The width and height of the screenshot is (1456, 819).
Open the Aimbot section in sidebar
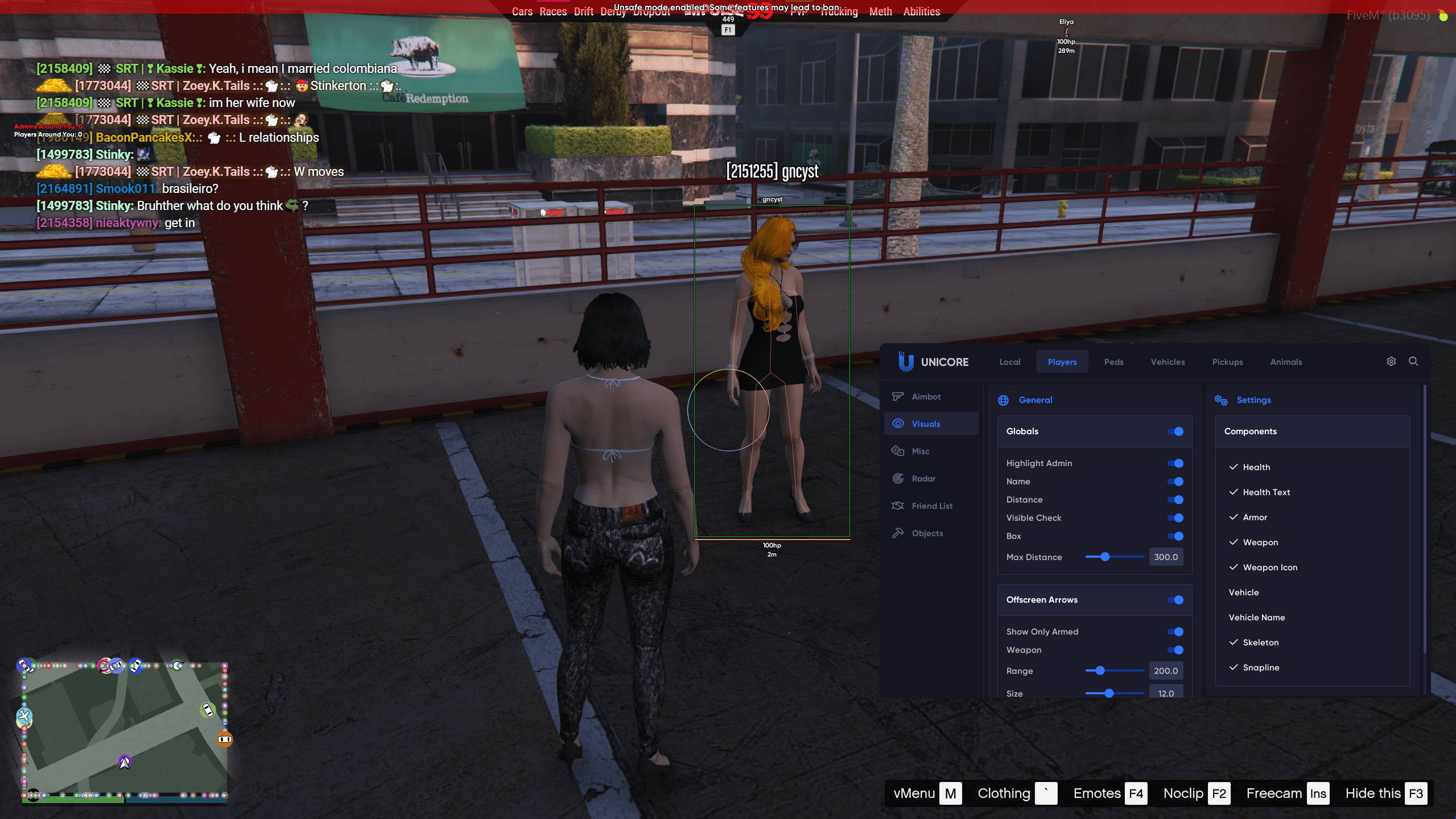pos(926,397)
